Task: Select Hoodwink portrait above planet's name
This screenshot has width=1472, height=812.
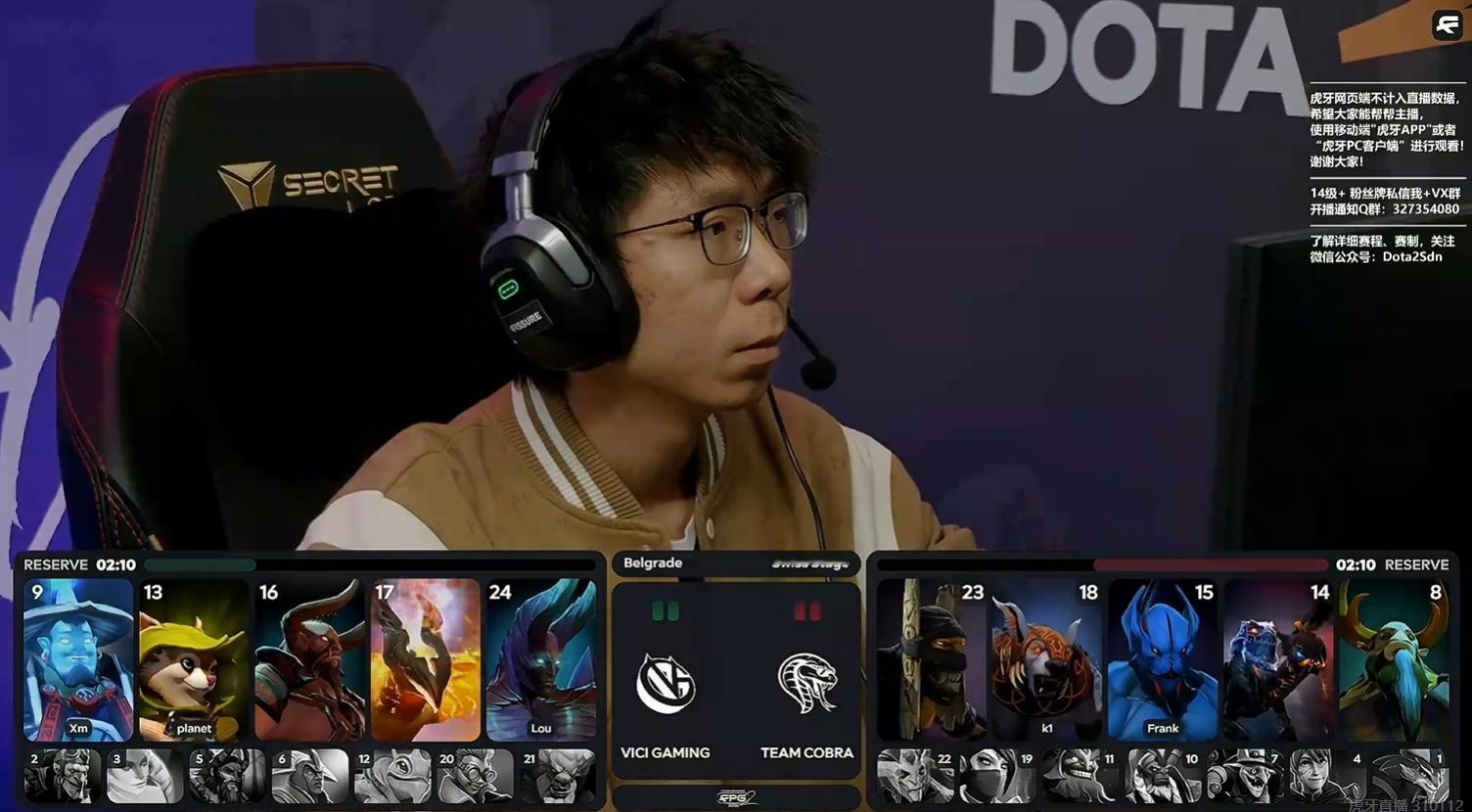Action: click(x=193, y=658)
